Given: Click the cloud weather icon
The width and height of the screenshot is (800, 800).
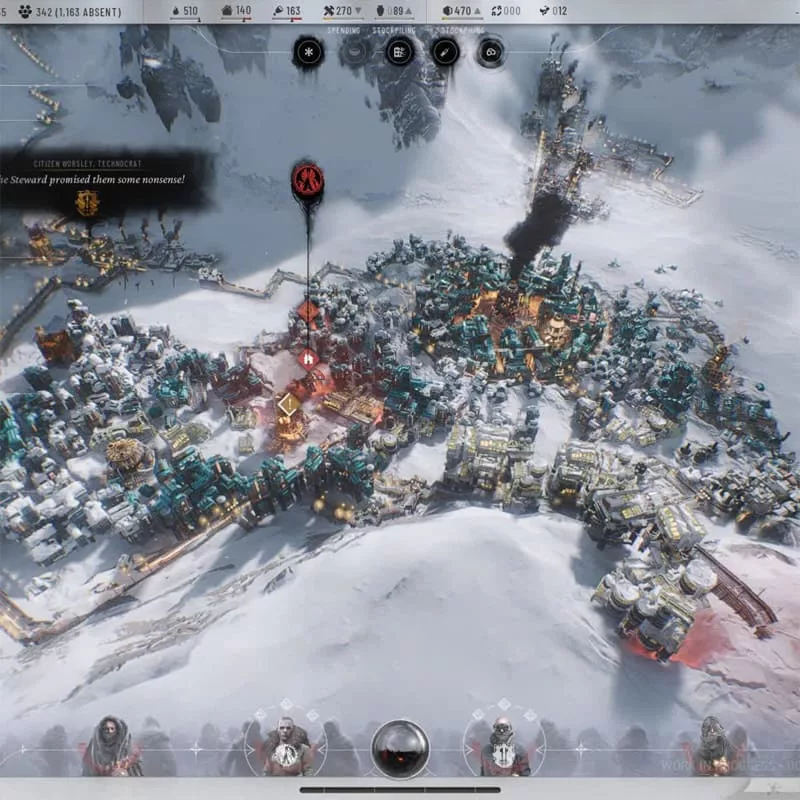Looking at the screenshot, I should [x=490, y=52].
